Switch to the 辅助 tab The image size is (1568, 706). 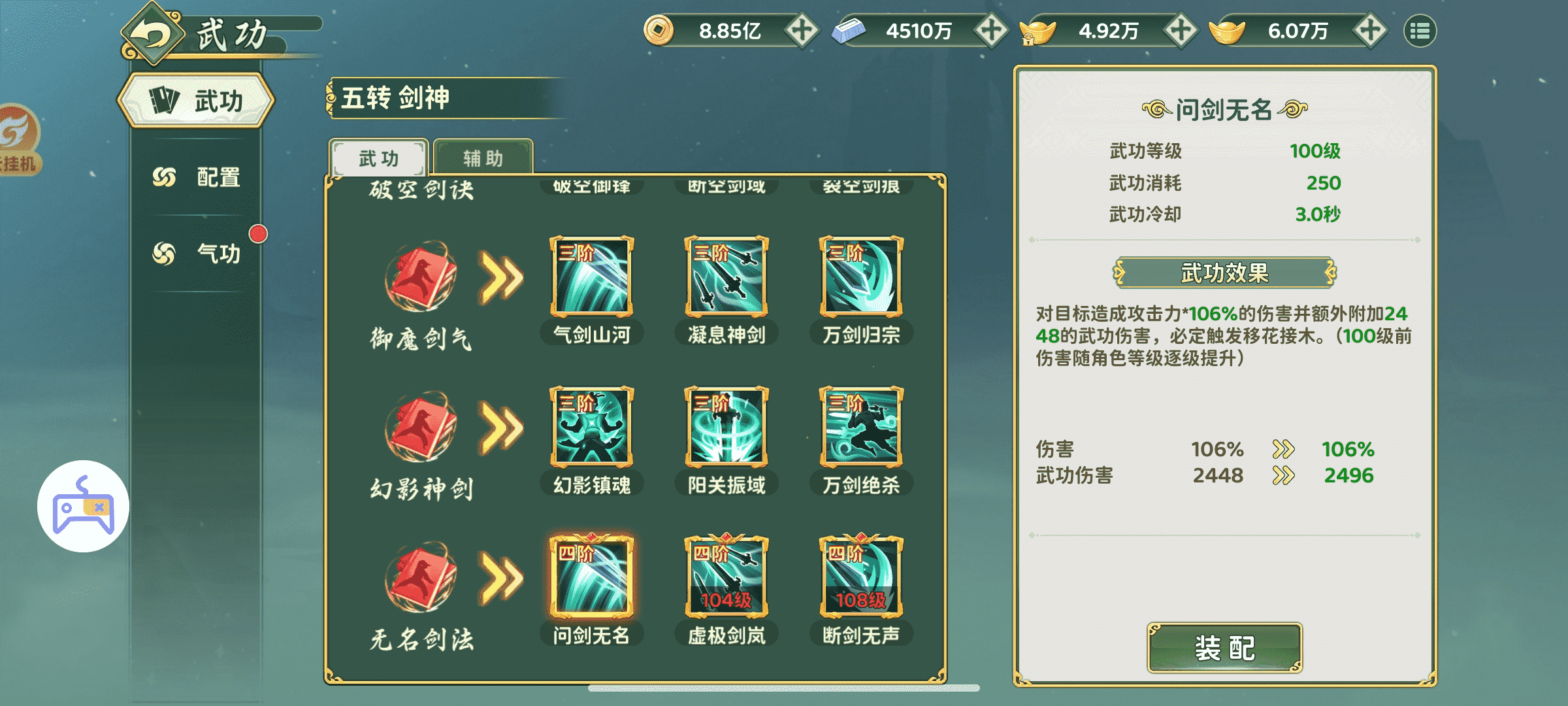(x=482, y=157)
